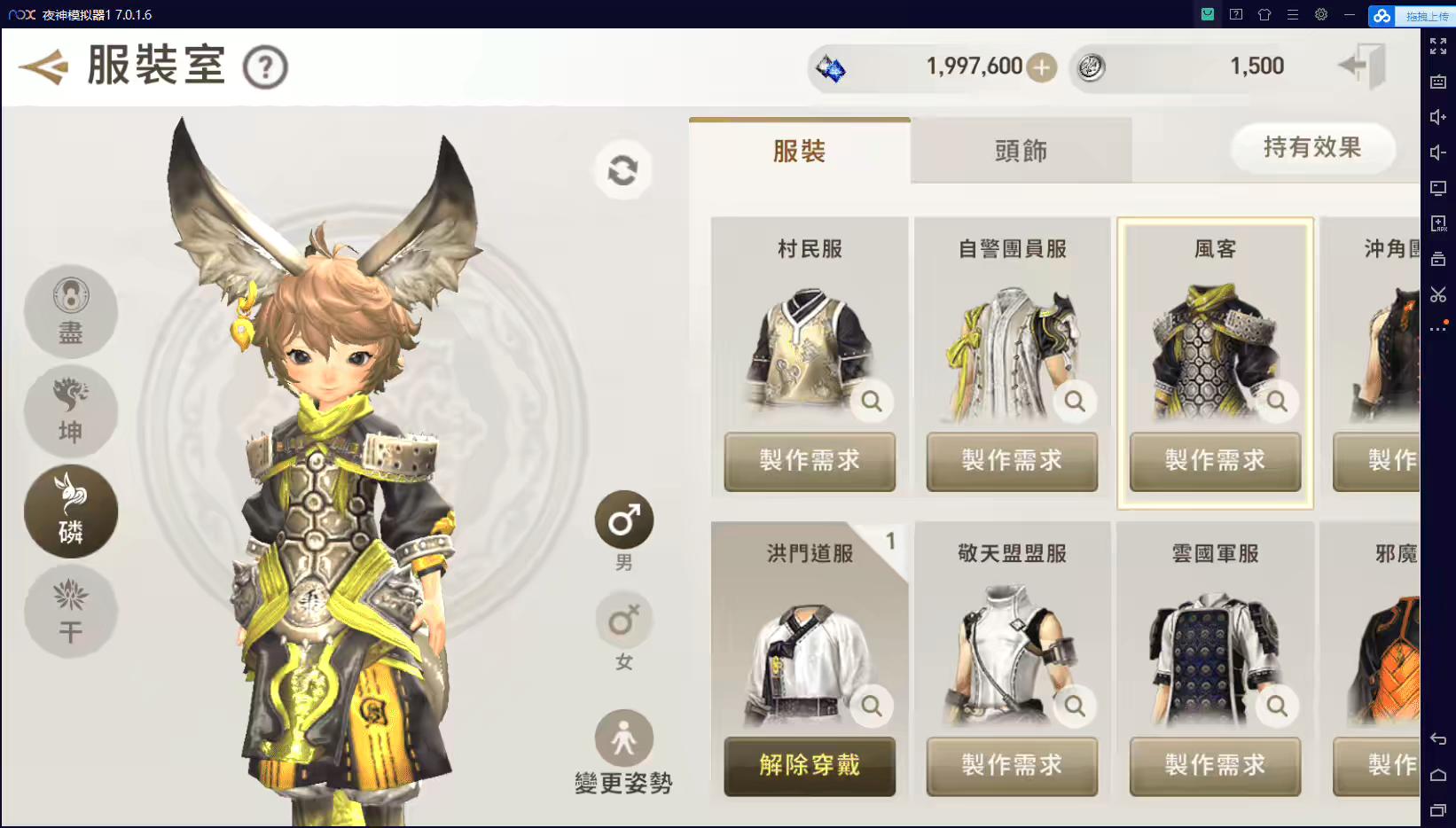Toggle the 變更姿勢 pose change control

[x=624, y=738]
